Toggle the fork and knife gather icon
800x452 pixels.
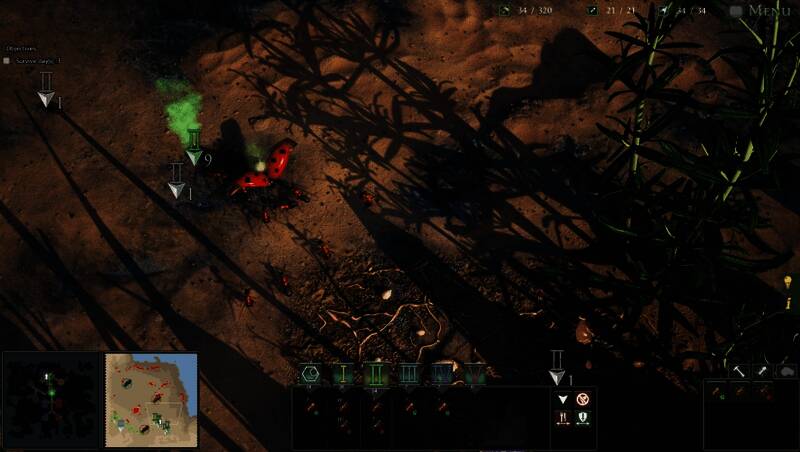pos(562,419)
